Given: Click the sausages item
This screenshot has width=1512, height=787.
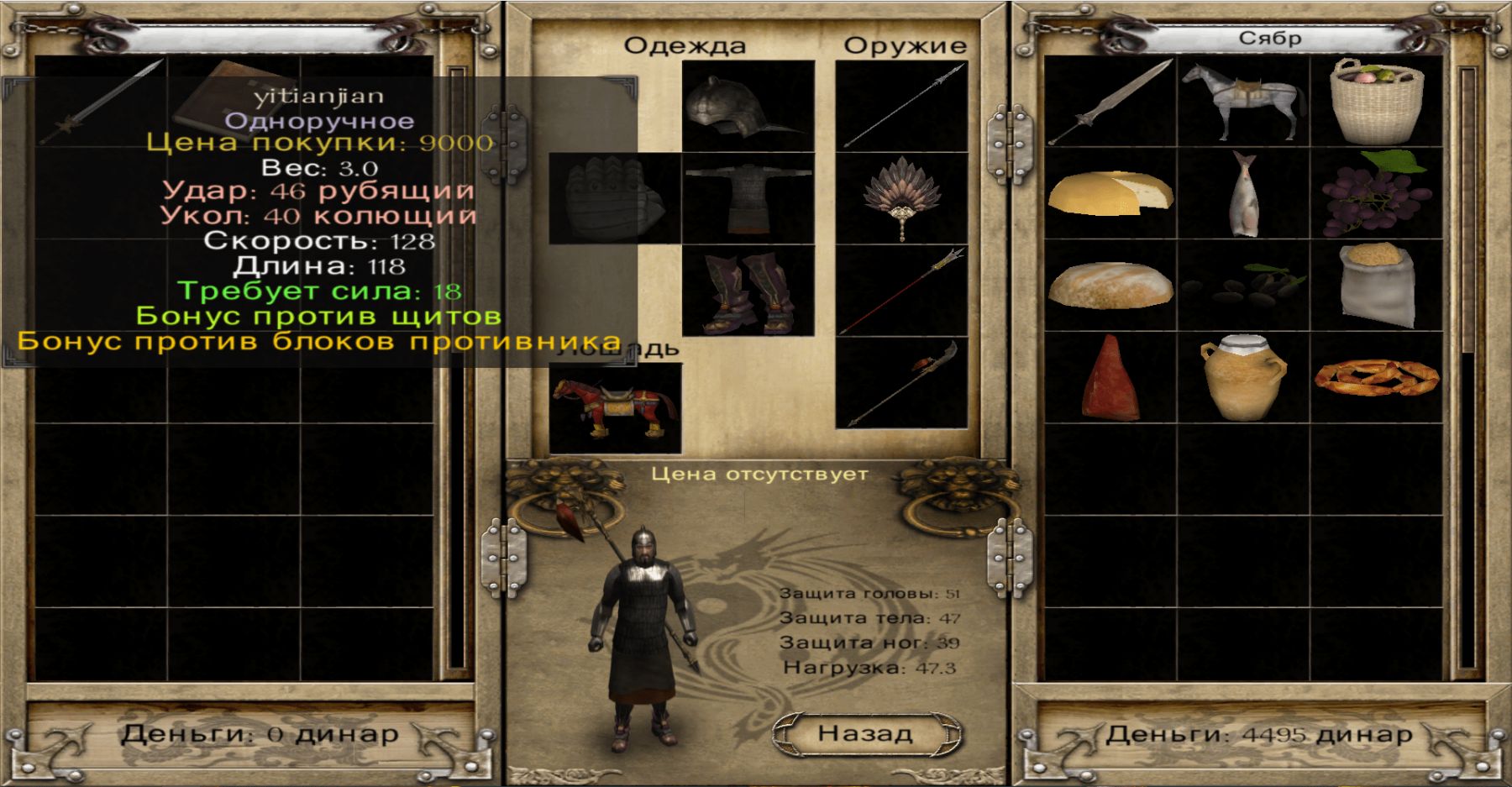Looking at the screenshot, I should coord(1377,378).
